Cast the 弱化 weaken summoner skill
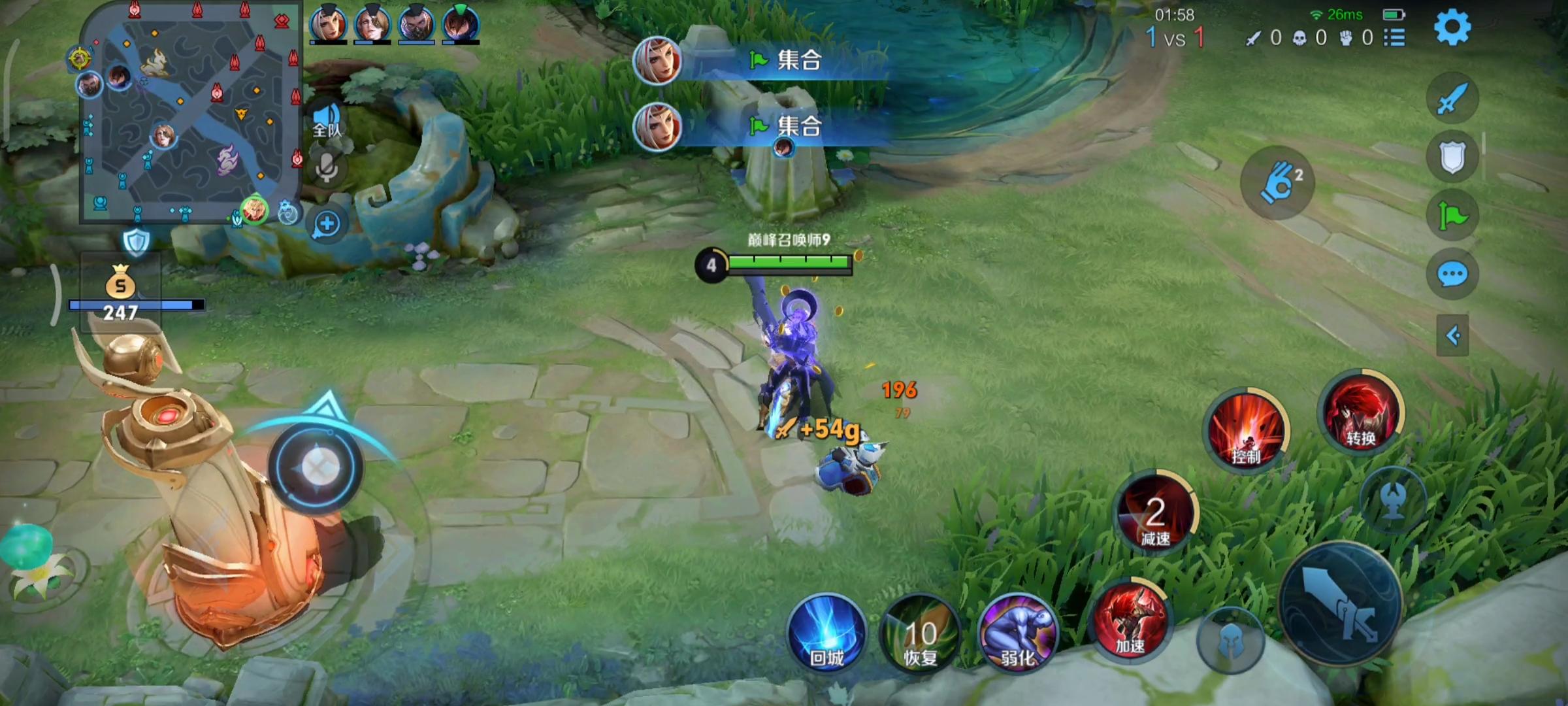This screenshot has width=1568, height=706. 1017,634
